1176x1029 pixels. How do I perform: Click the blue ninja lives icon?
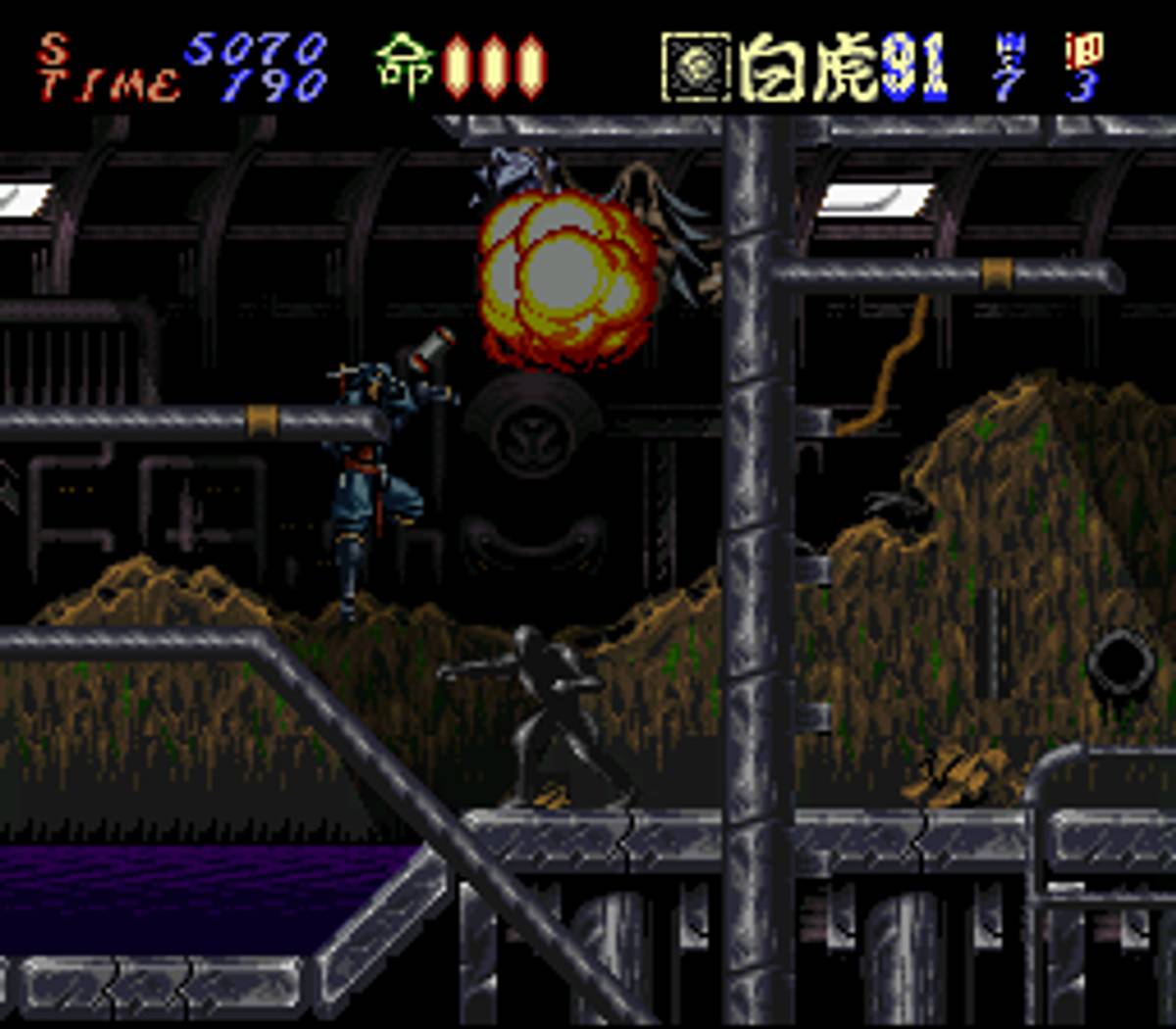[1007, 47]
